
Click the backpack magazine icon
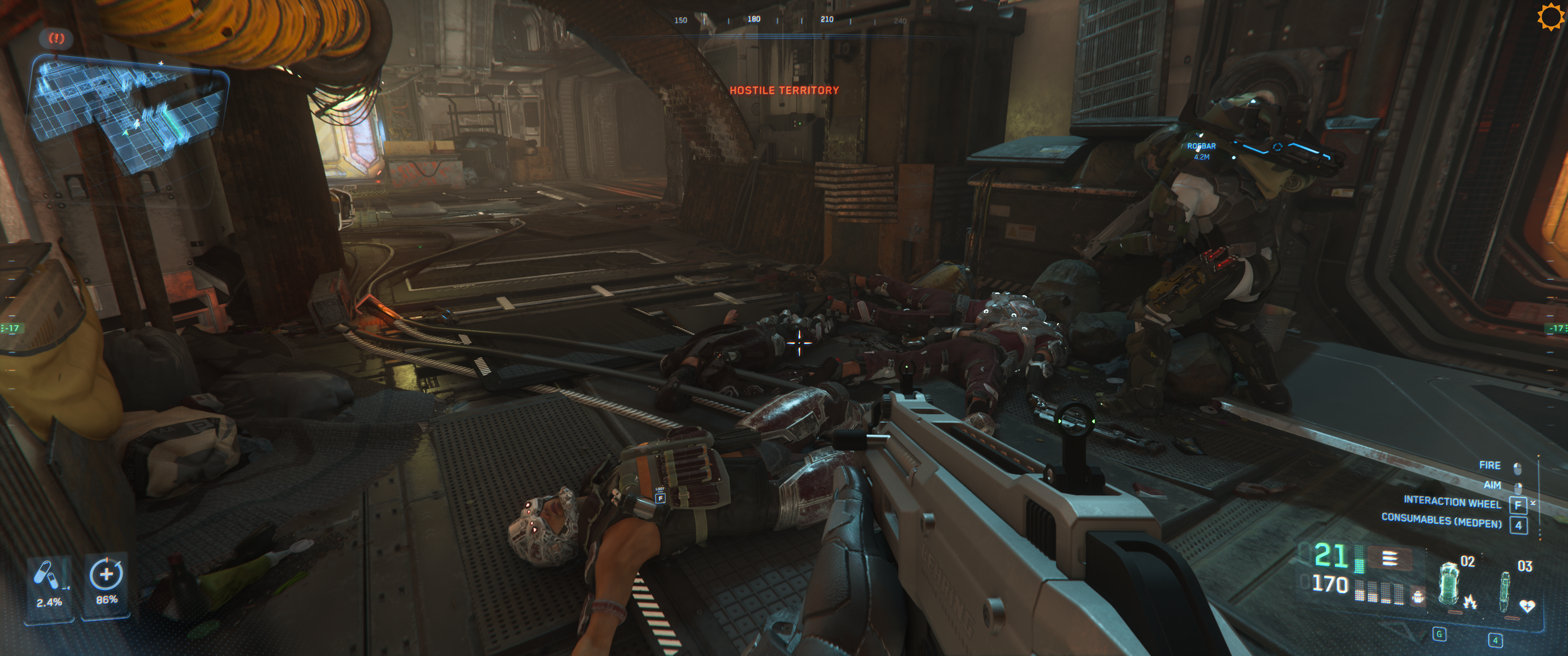coord(1418,596)
